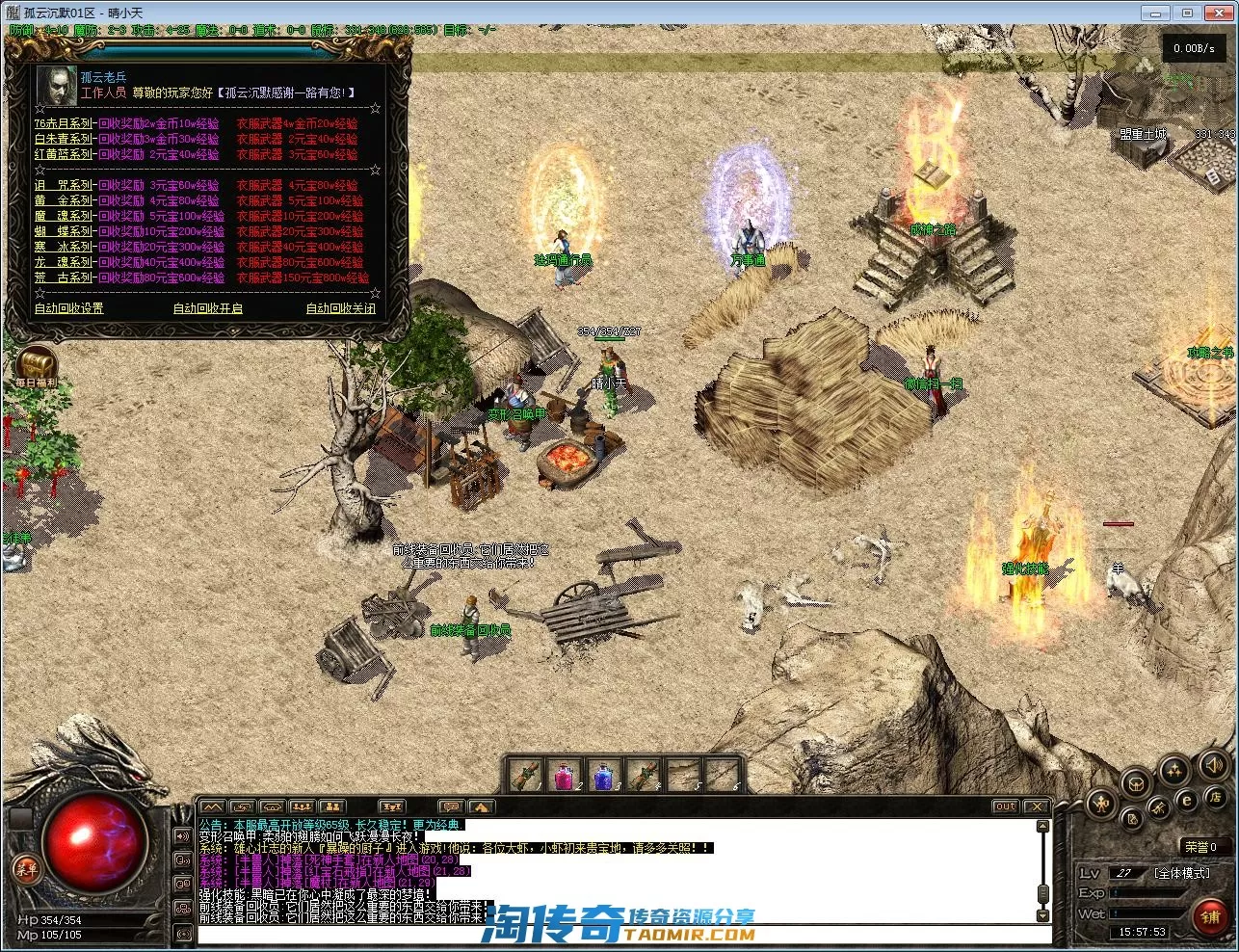Open 自动回收设置 auto-recycle settings

click(68, 308)
